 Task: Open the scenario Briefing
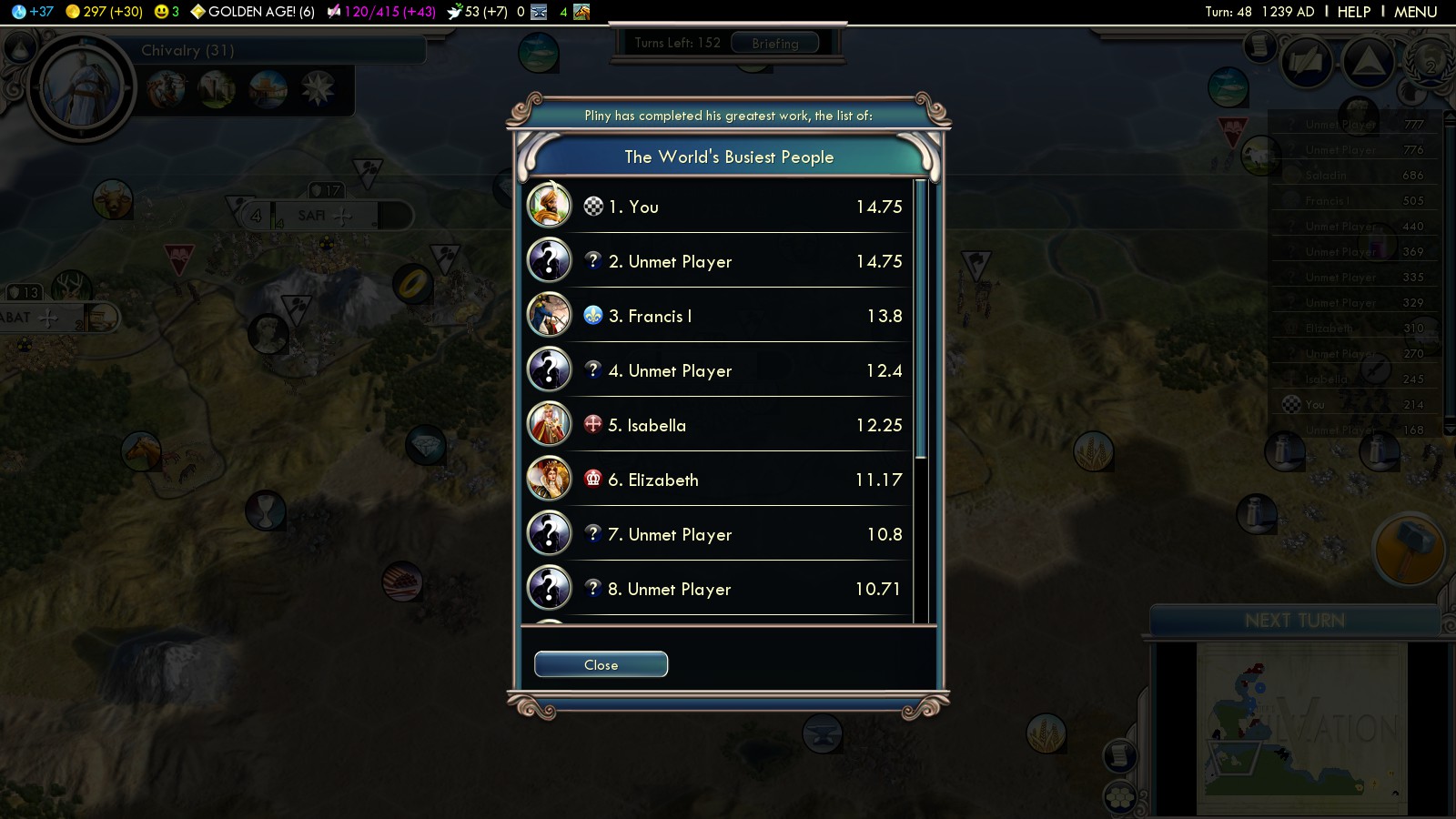point(774,43)
